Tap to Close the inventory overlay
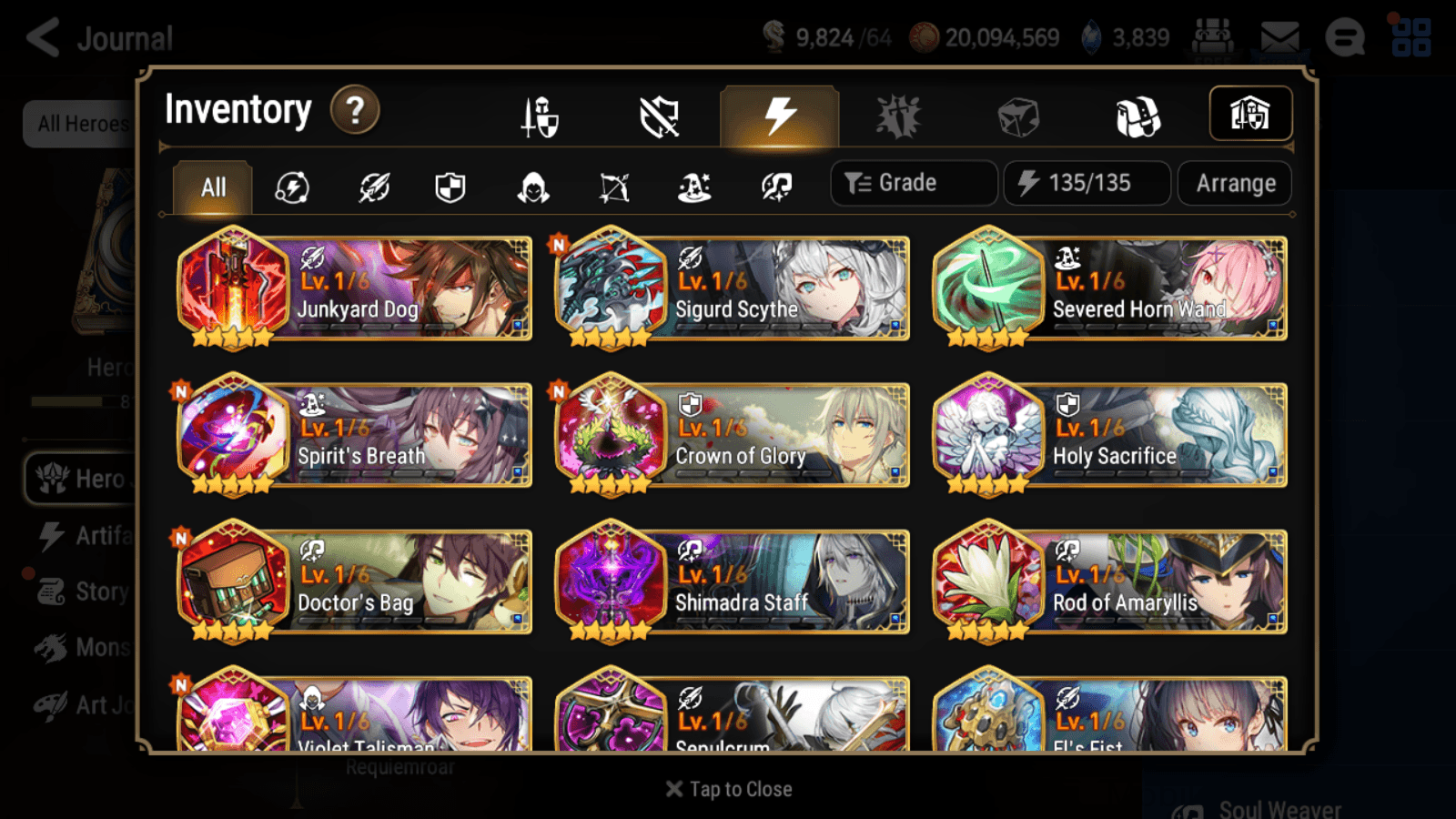Viewport: 1456px width, 819px height. [728, 788]
